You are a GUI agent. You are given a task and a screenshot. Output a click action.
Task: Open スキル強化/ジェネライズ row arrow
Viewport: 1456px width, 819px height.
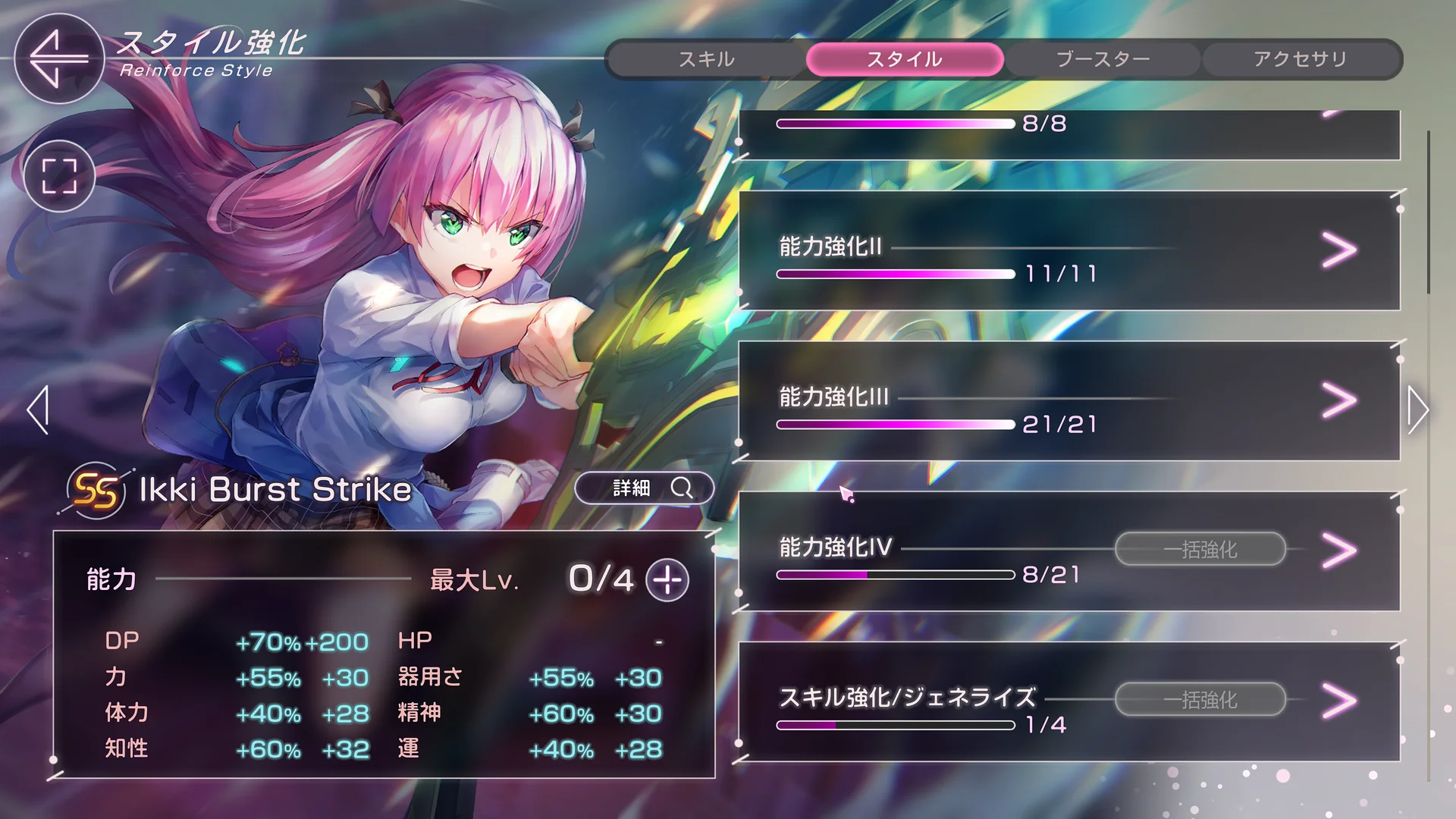(x=1339, y=701)
